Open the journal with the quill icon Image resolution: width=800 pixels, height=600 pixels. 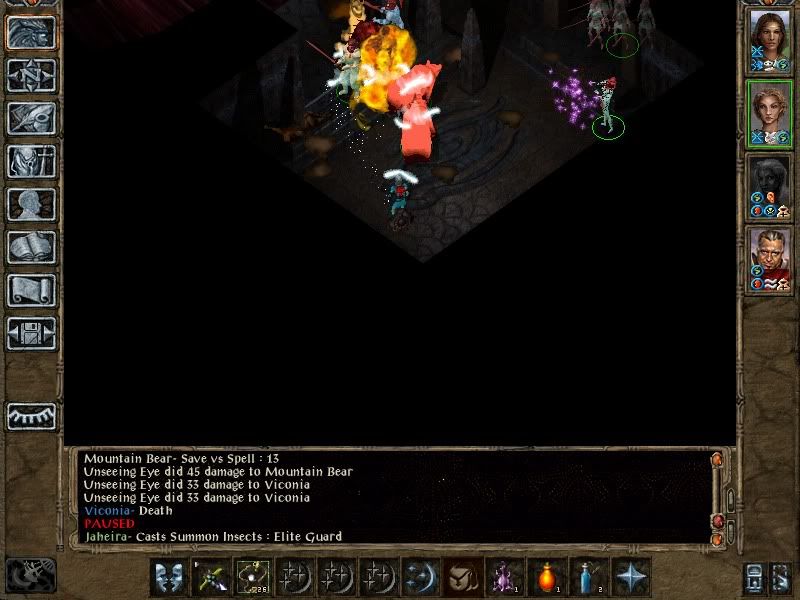pos(31,117)
